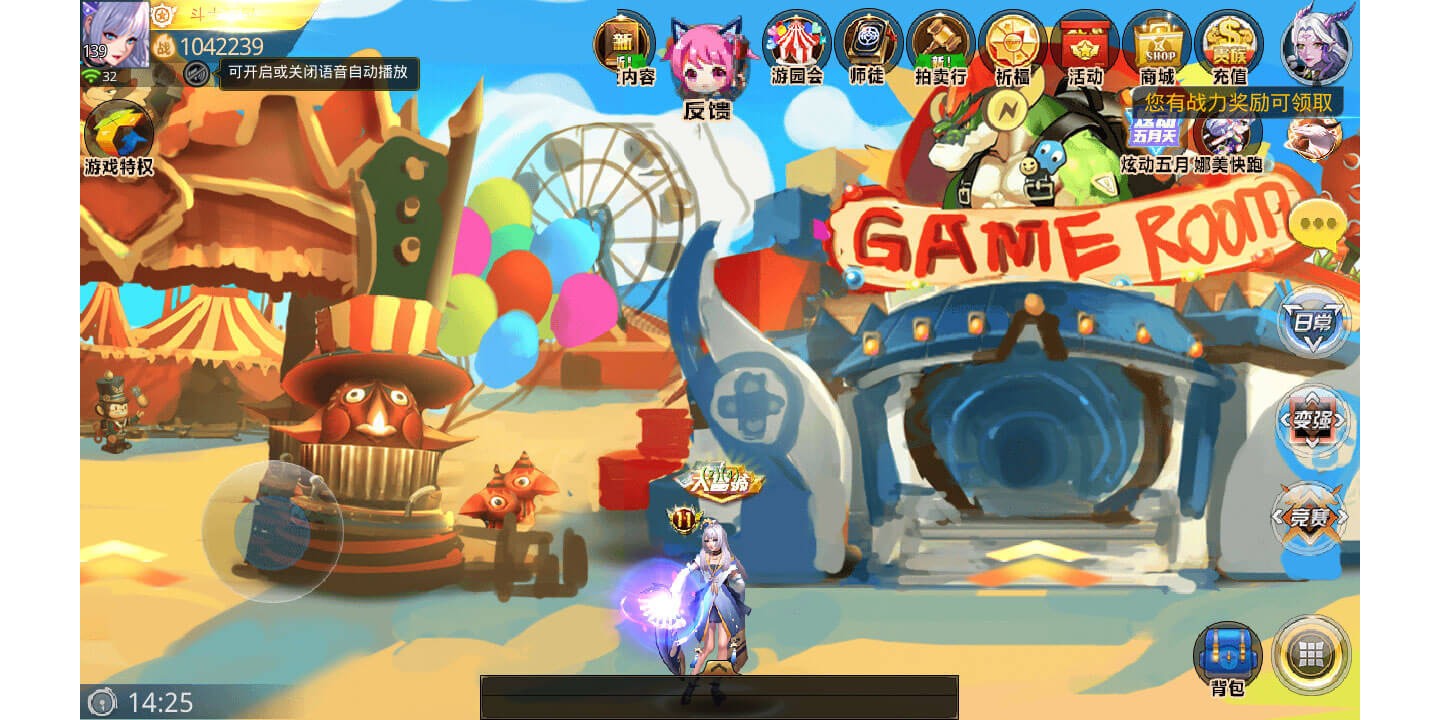The width and height of the screenshot is (1440, 720).
Task: Open the horned character portrait at top right
Action: tap(1317, 42)
